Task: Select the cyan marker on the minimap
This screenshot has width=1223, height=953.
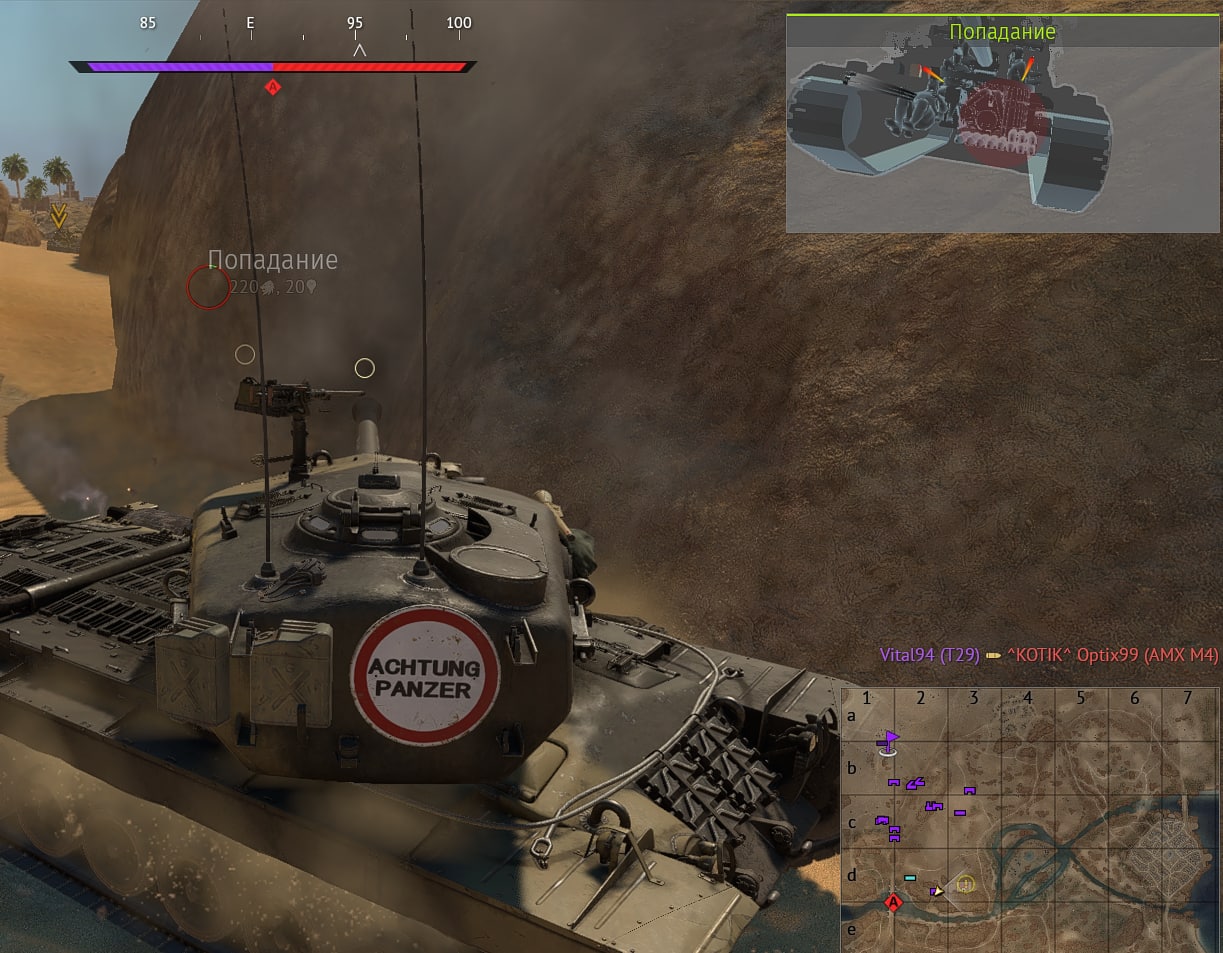Action: [910, 878]
